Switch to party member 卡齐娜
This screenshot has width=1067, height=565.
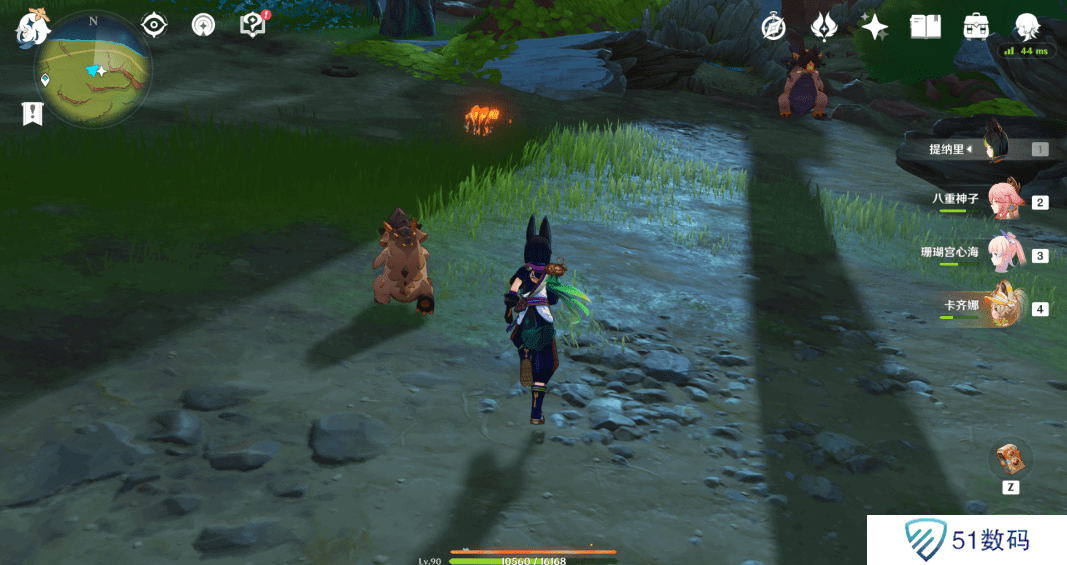coord(990,307)
